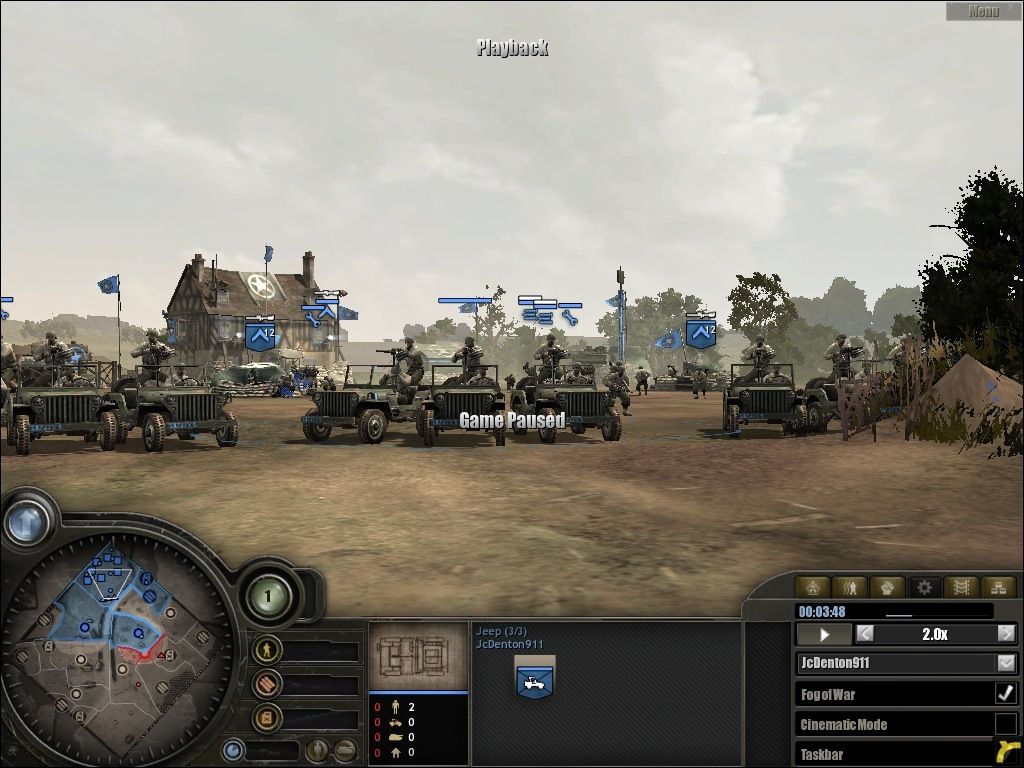Toggle the Fog of War checkbox
This screenshot has width=1024, height=768.
(x=1006, y=693)
